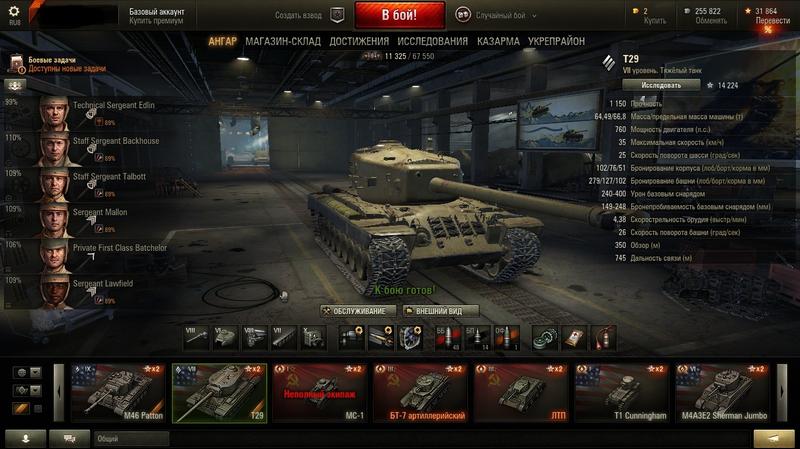800x449 pixels.
Task: Open the Укрепрайон tab
Action: (556, 41)
